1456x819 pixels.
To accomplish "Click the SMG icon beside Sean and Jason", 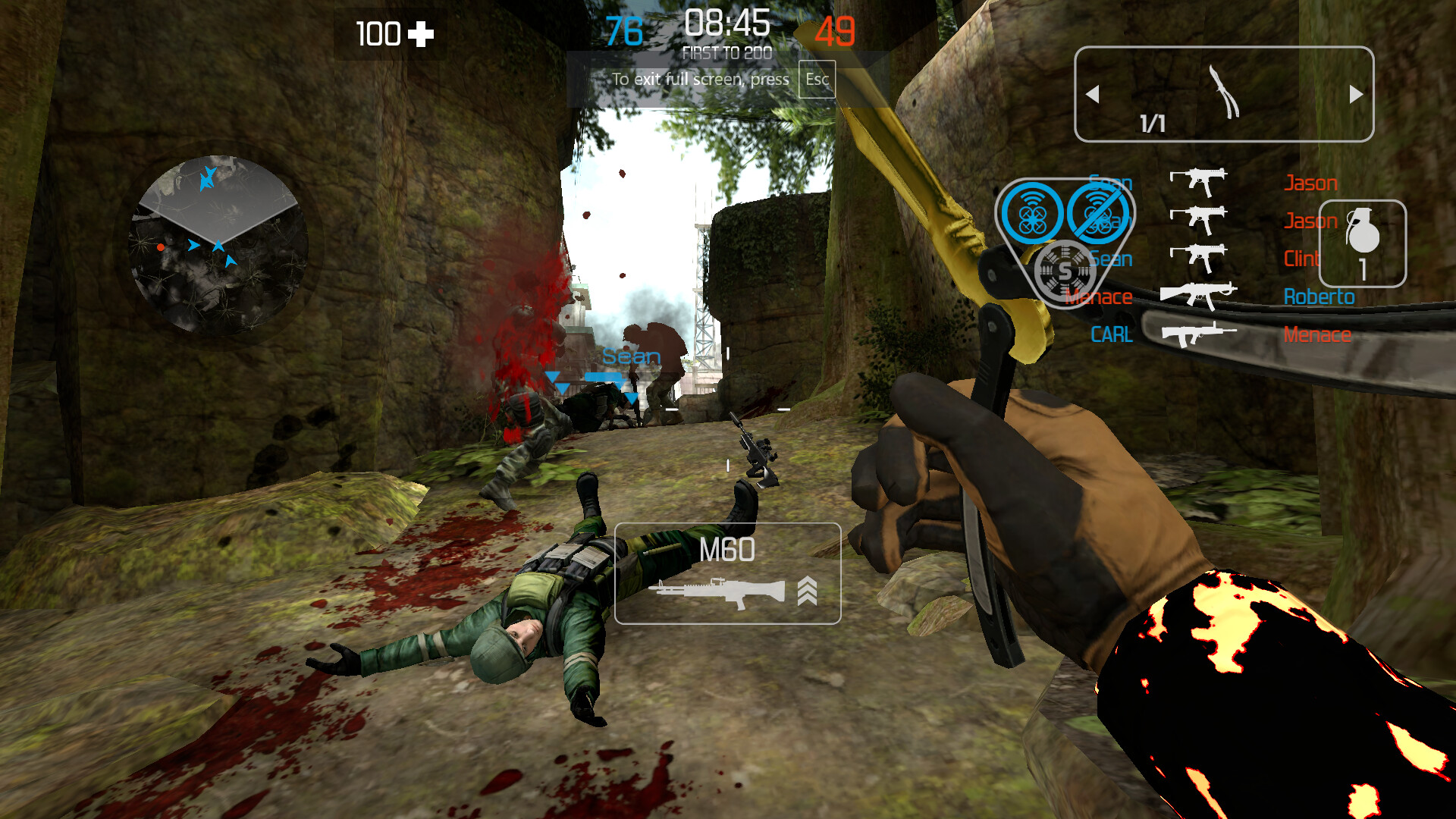I will (1198, 182).
